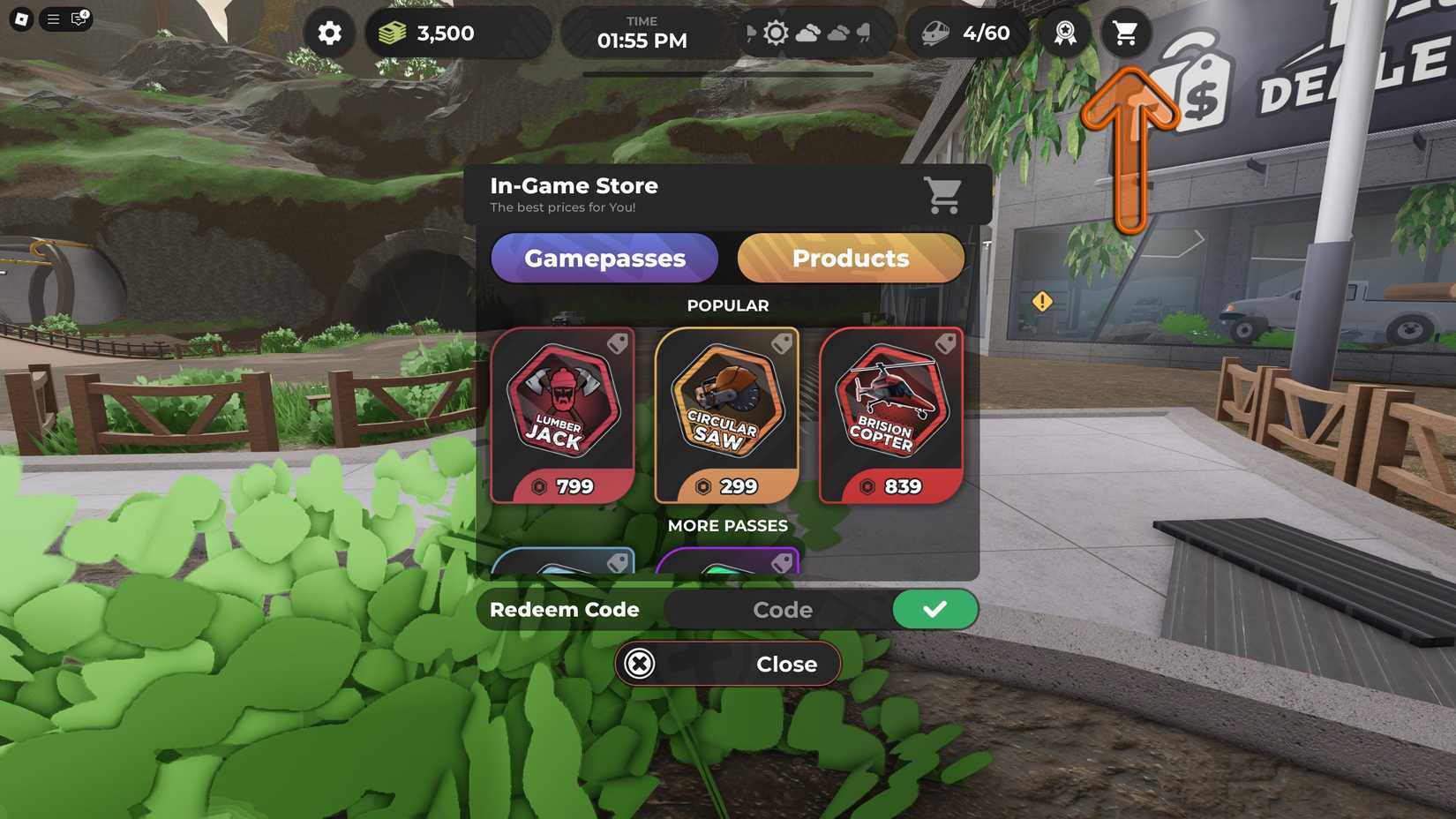Open the settings gear icon
1456x819 pixels.
coord(328,33)
